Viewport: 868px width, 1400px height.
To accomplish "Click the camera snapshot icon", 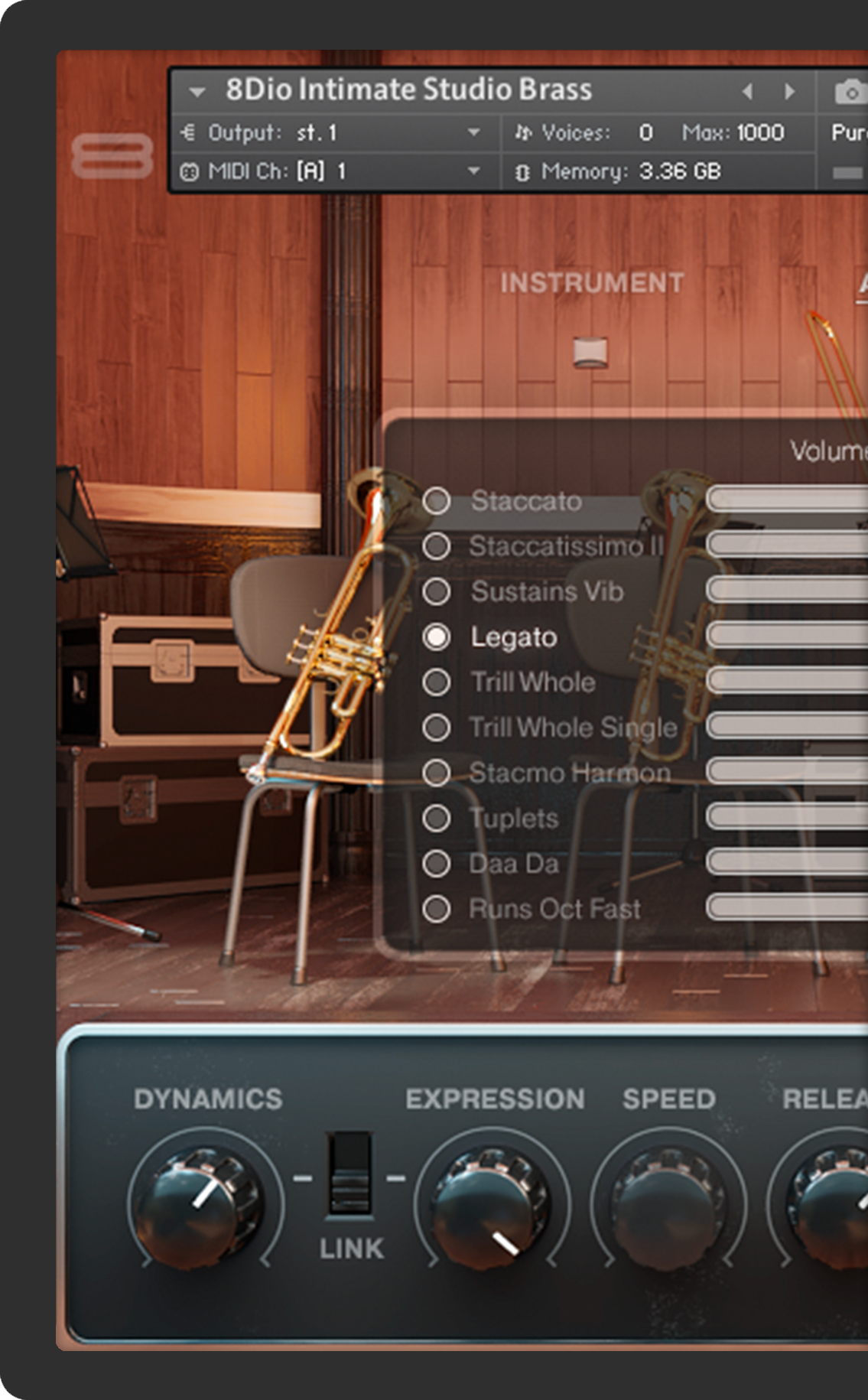I will (849, 93).
